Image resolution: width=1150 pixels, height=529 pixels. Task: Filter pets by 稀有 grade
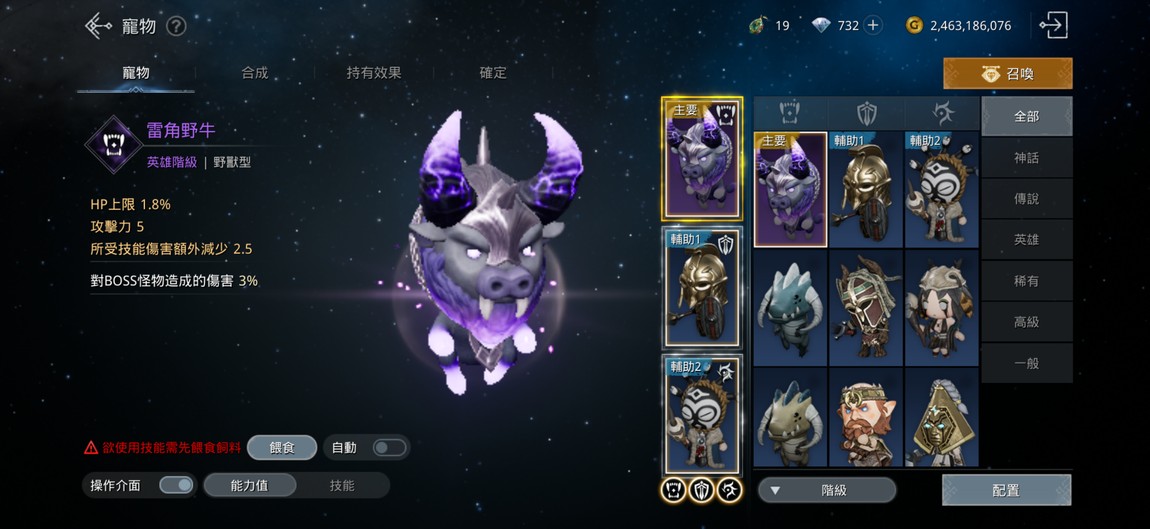(1026, 281)
